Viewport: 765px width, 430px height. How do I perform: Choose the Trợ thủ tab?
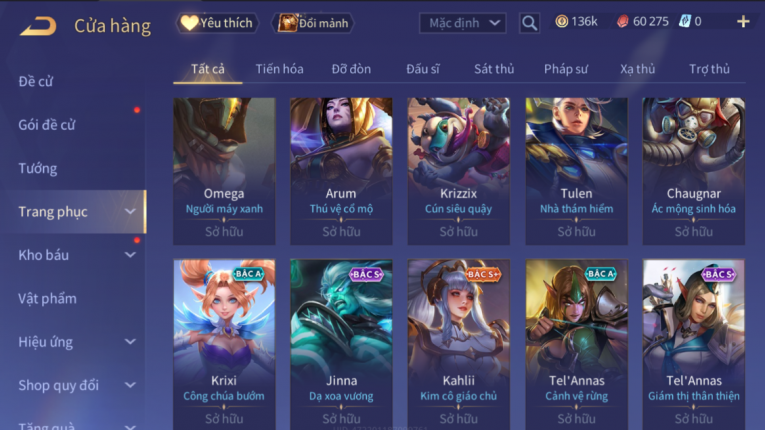[x=709, y=69]
